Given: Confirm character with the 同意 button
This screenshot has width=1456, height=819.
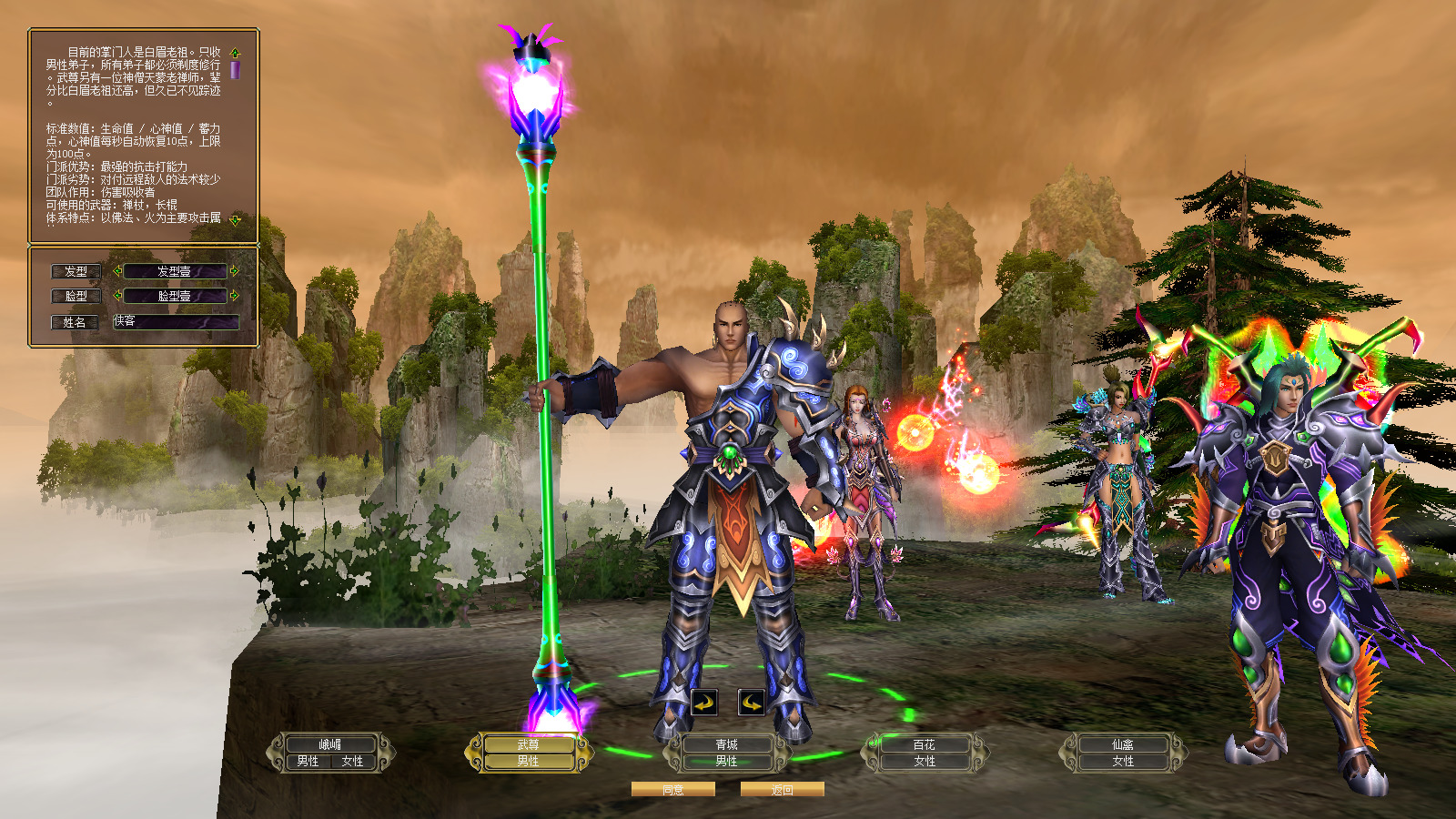Looking at the screenshot, I should (672, 790).
